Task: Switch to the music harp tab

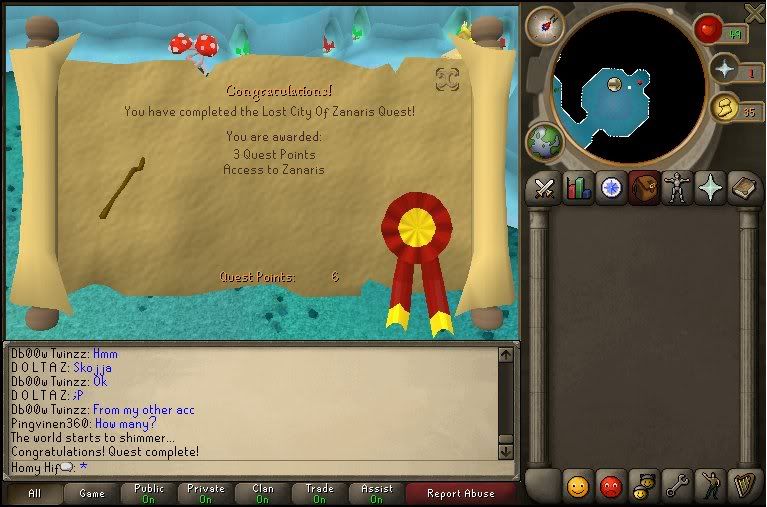Action: click(x=743, y=487)
